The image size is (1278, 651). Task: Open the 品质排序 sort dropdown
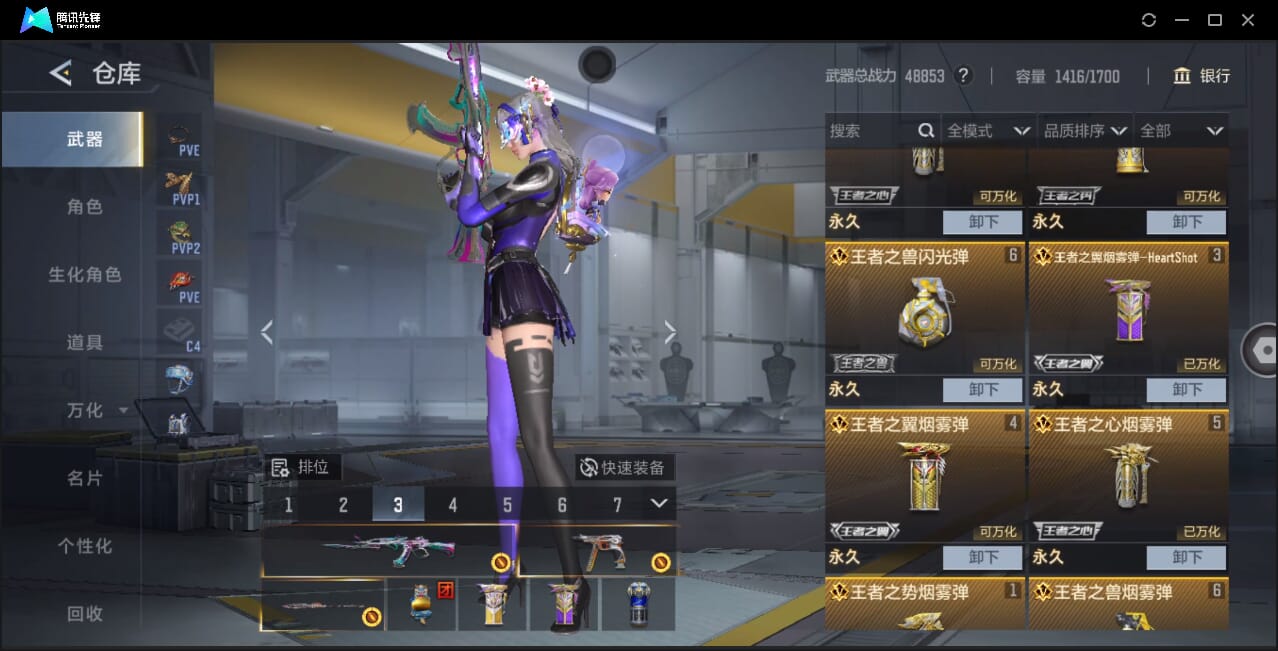pyautogui.click(x=1086, y=131)
